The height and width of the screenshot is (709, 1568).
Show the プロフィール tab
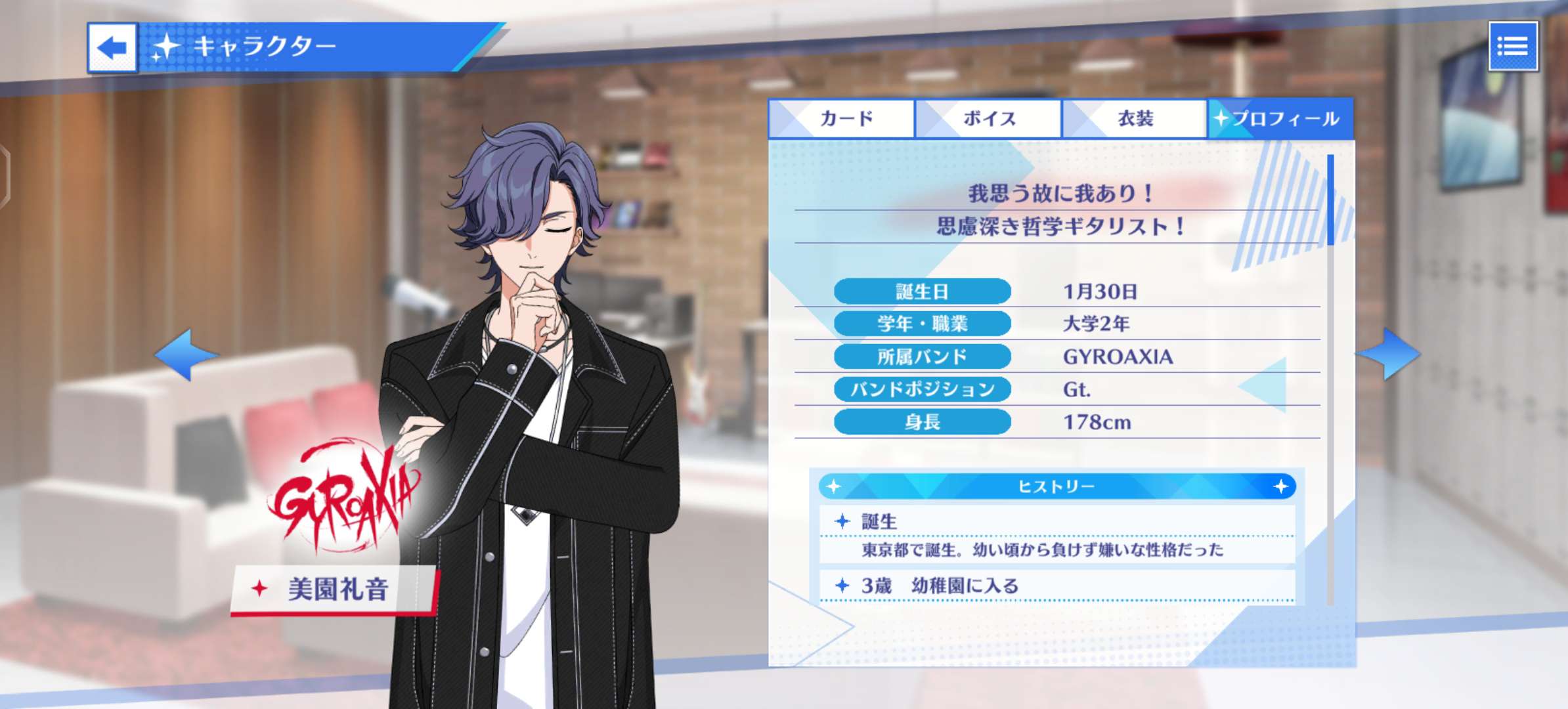1281,119
